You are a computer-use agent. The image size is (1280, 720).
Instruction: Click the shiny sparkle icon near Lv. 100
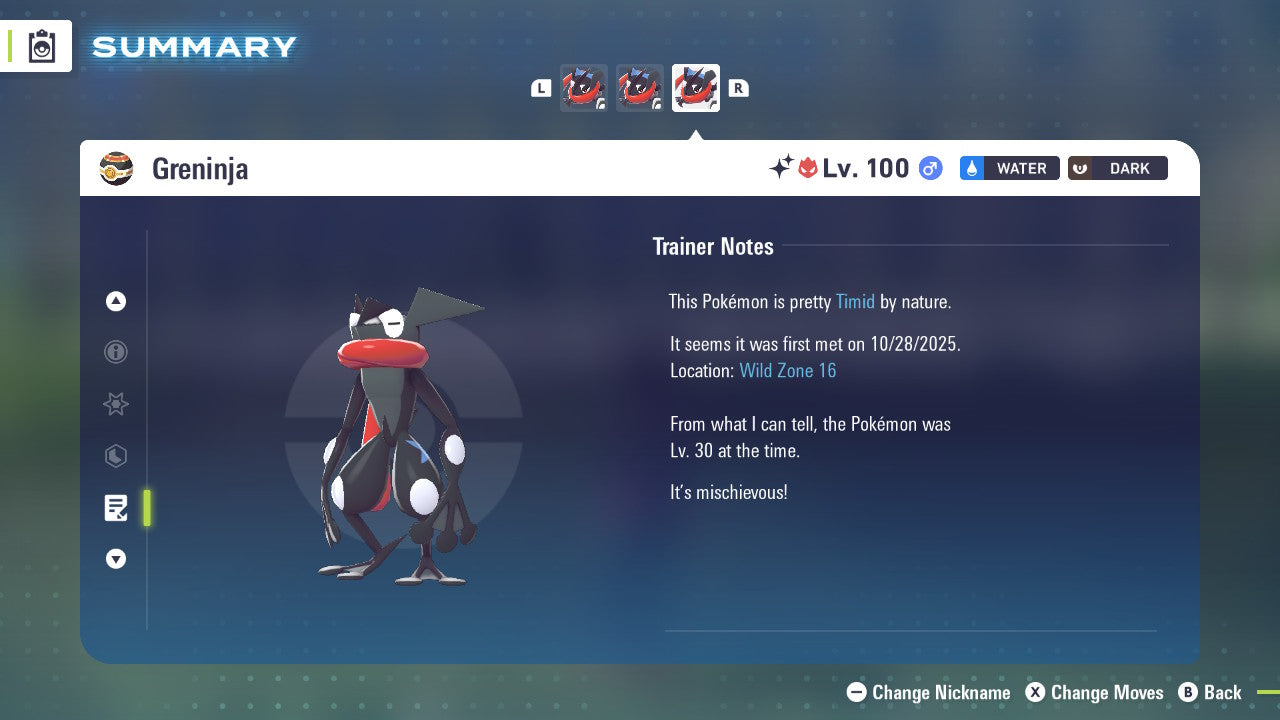pyautogui.click(x=783, y=168)
